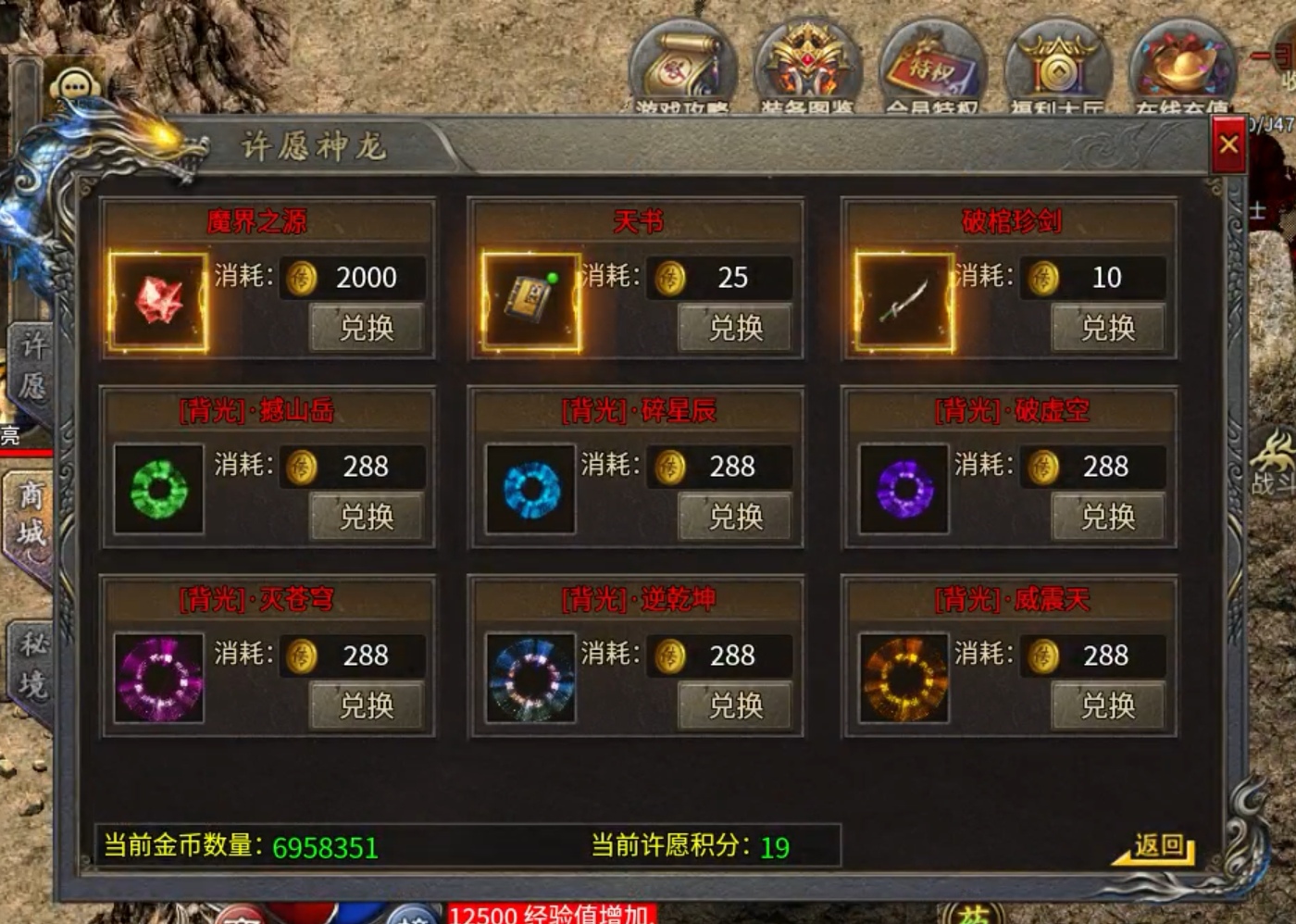1296x924 pixels.
Task: Click the 返回 back button
Action: [x=1159, y=845]
